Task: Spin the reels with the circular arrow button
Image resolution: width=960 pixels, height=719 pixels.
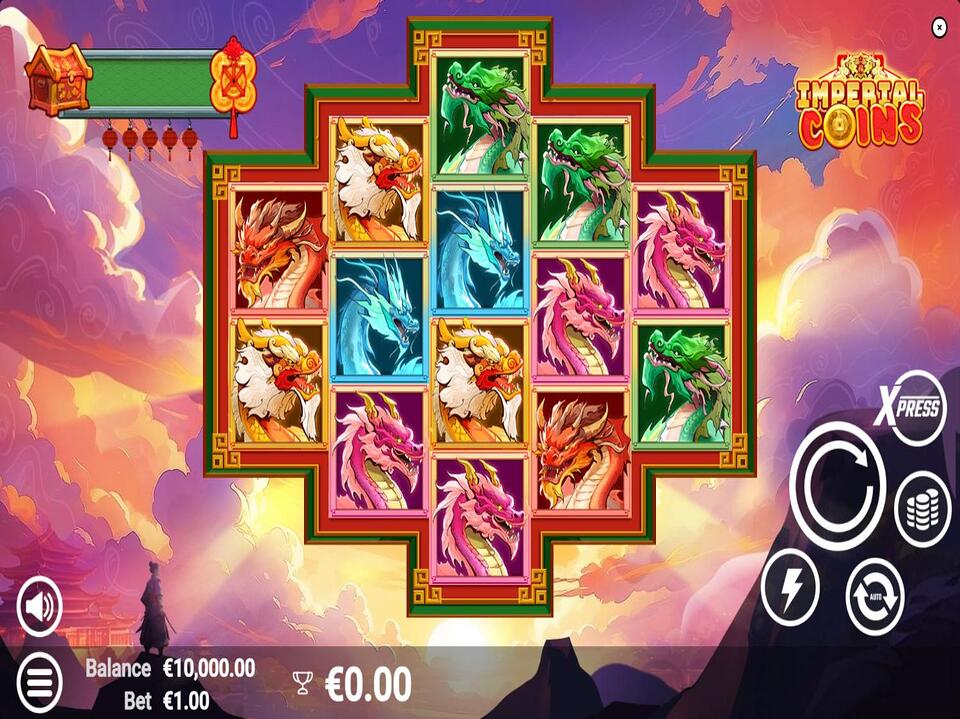Action: 837,486
